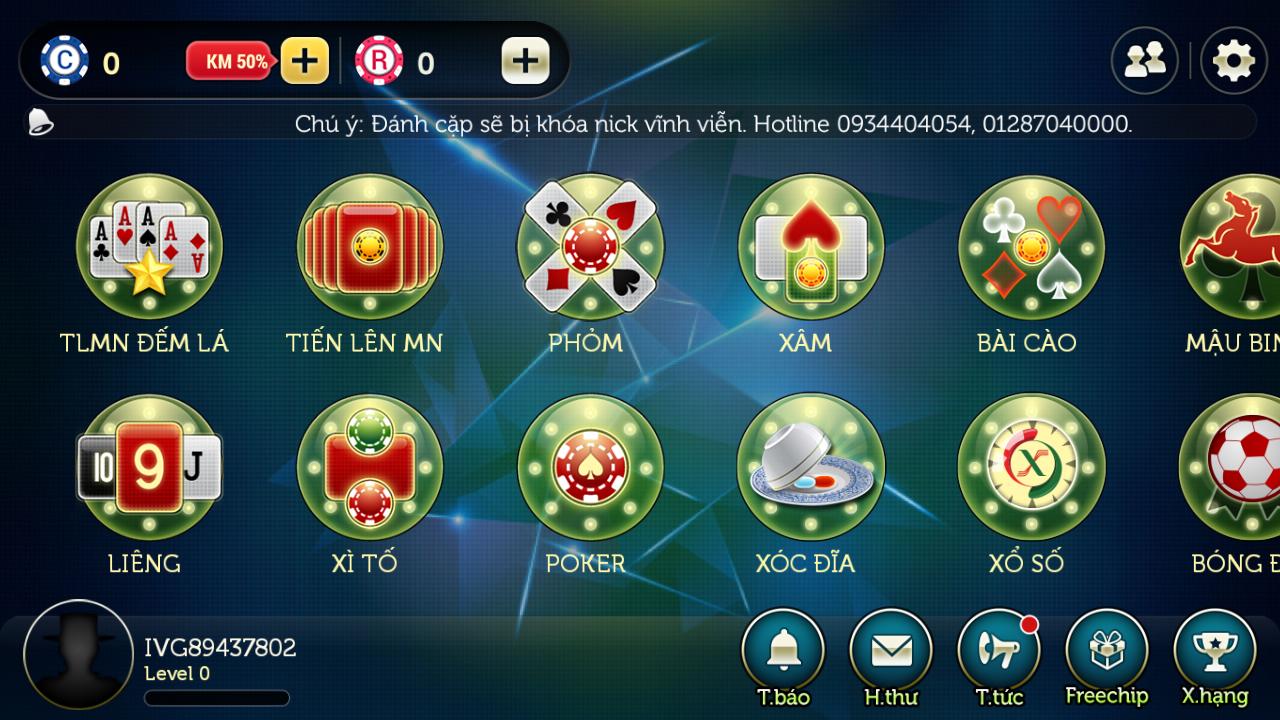Open T.báo notifications
1280x720 pixels.
(783, 650)
